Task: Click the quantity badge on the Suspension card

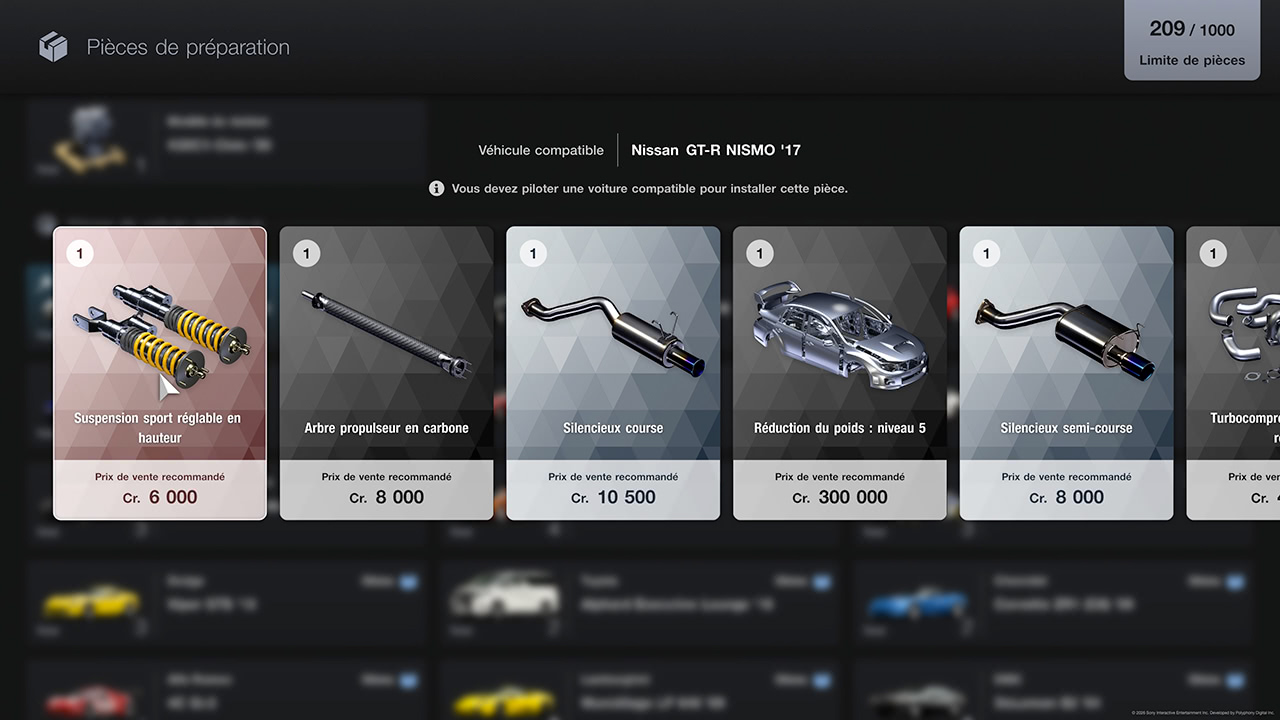Action: click(80, 253)
